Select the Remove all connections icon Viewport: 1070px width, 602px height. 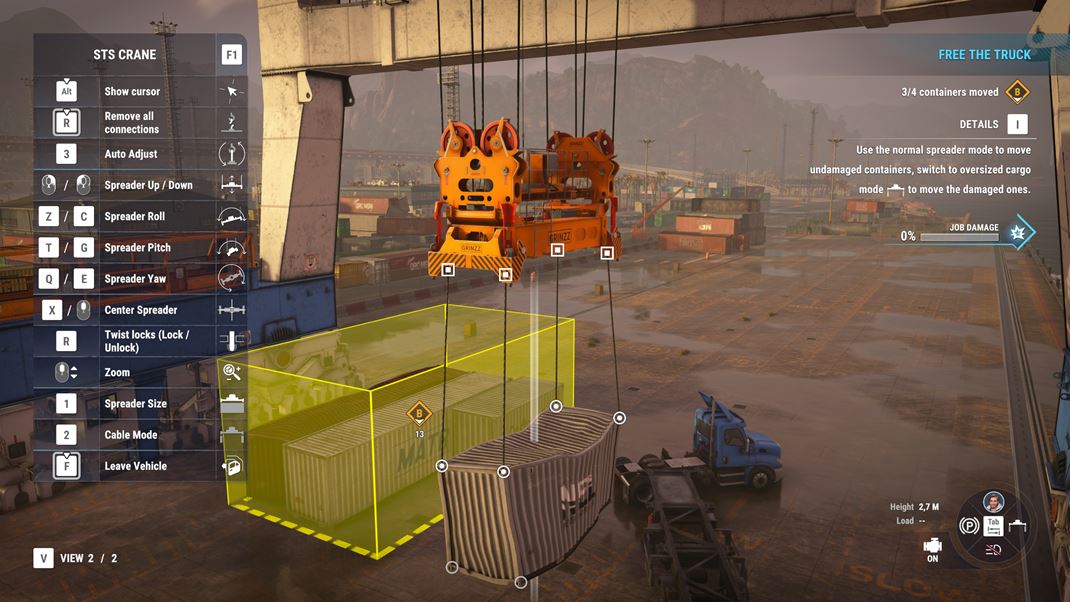pos(232,122)
